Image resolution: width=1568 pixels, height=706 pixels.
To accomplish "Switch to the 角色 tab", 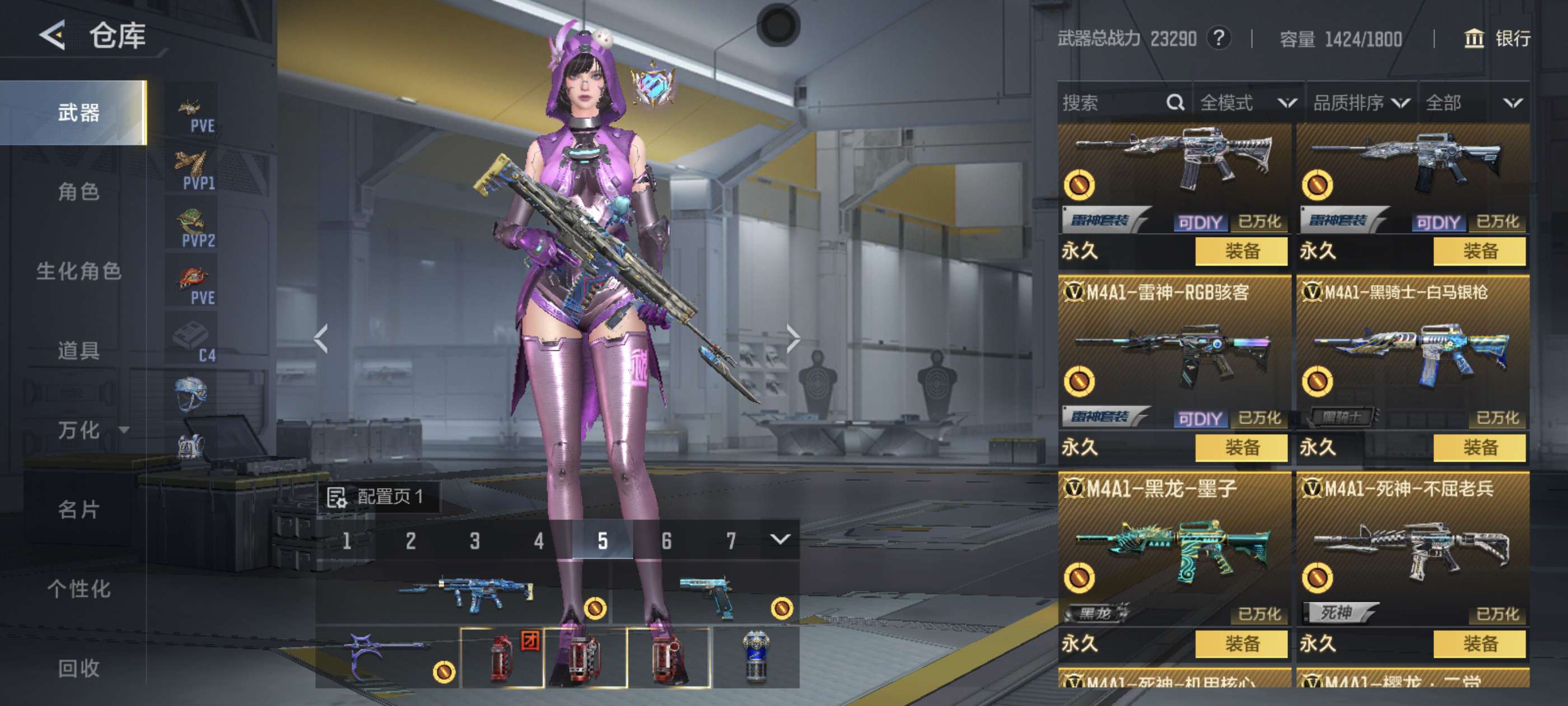I will pos(78,192).
